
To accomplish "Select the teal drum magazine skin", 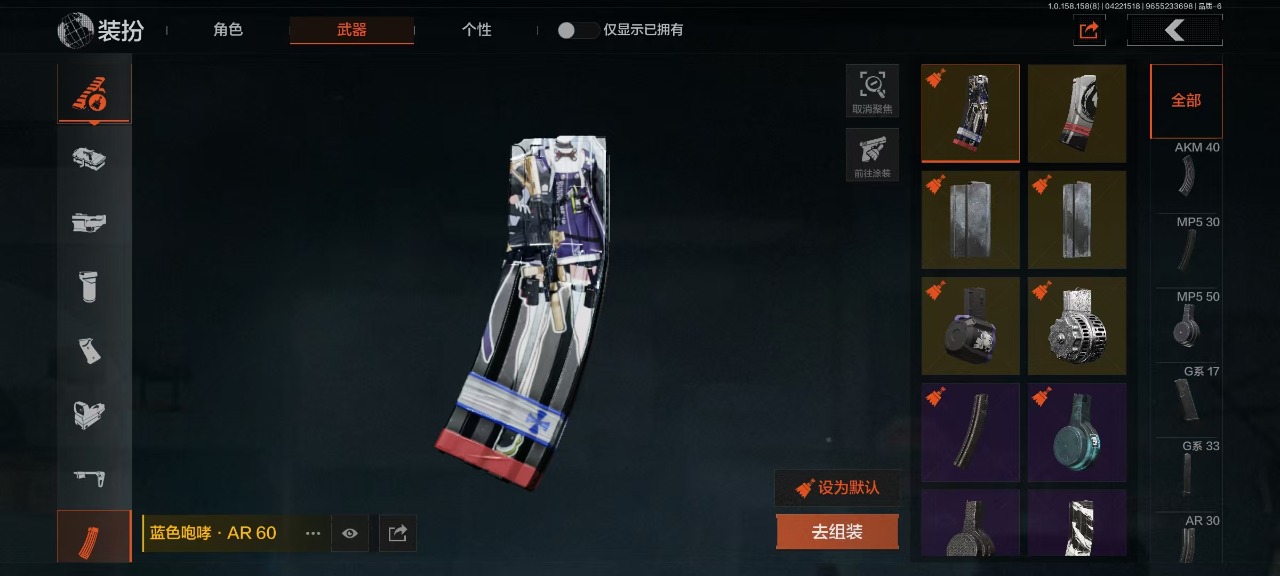I will click(1077, 432).
